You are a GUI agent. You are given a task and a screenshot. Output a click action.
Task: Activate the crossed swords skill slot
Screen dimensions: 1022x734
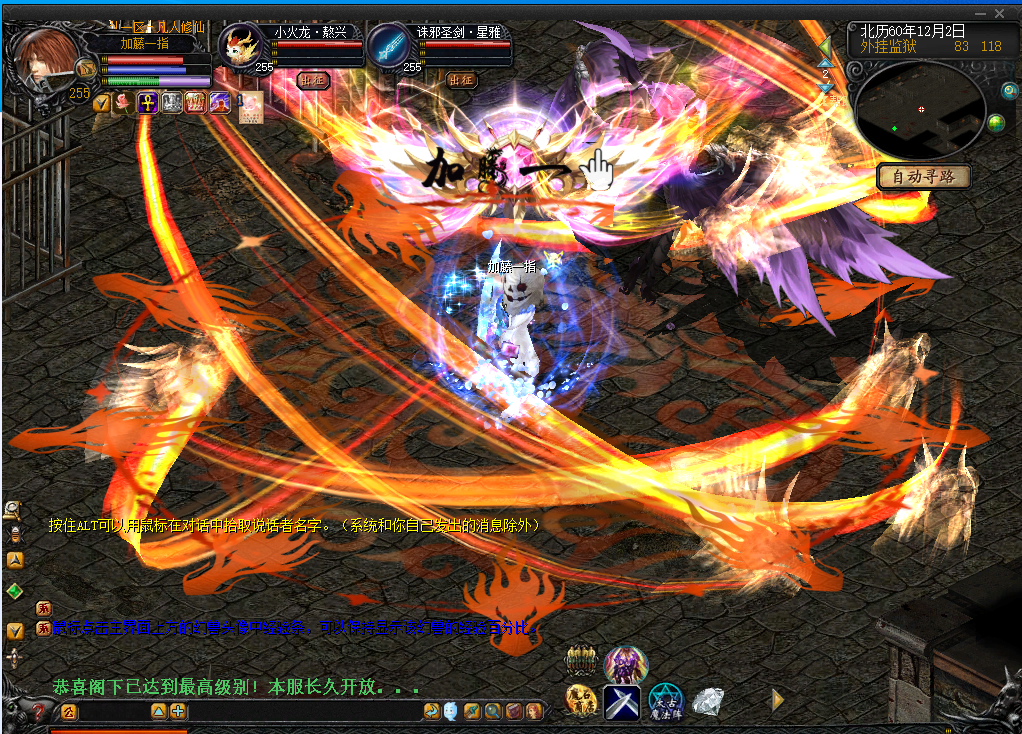(x=621, y=701)
